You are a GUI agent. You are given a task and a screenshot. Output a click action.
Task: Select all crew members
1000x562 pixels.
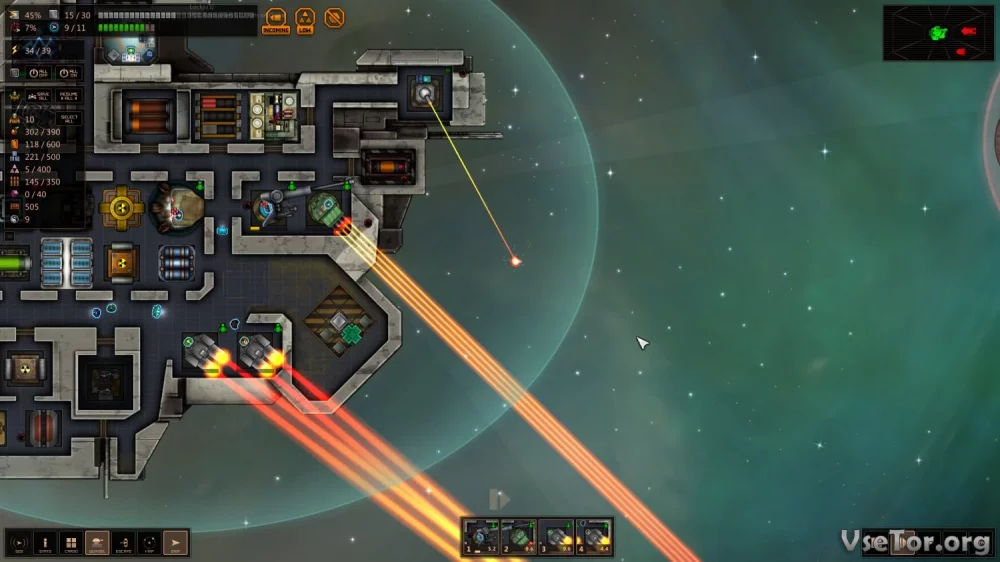[69, 119]
